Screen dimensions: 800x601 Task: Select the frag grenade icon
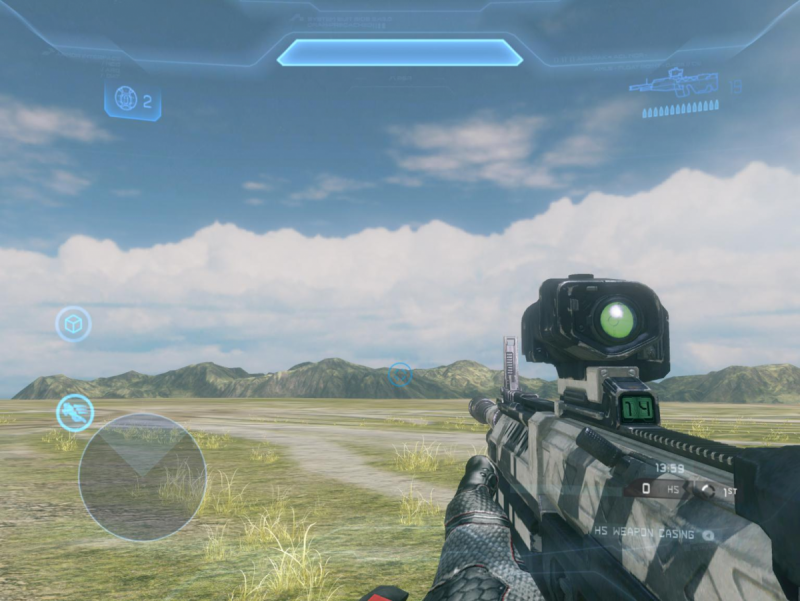pos(125,99)
